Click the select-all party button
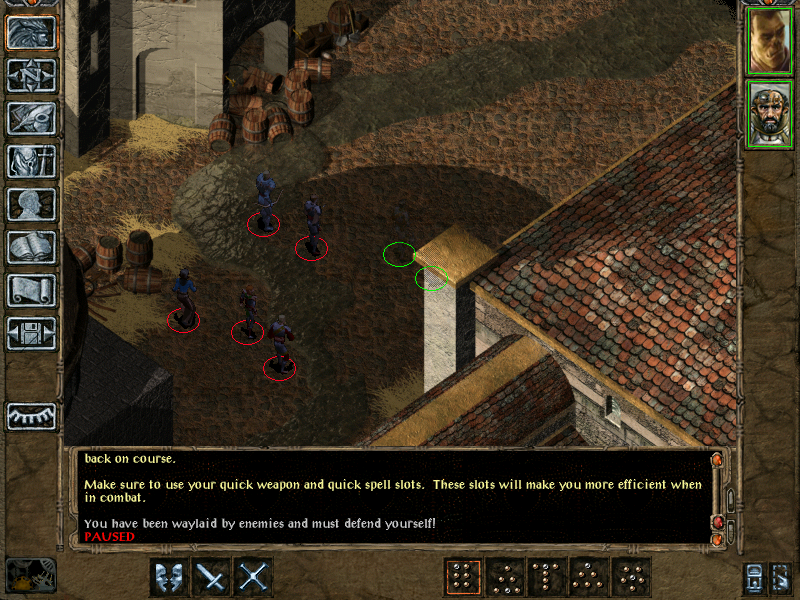Screen dimensions: 800x600 pyautogui.click(x=755, y=578)
